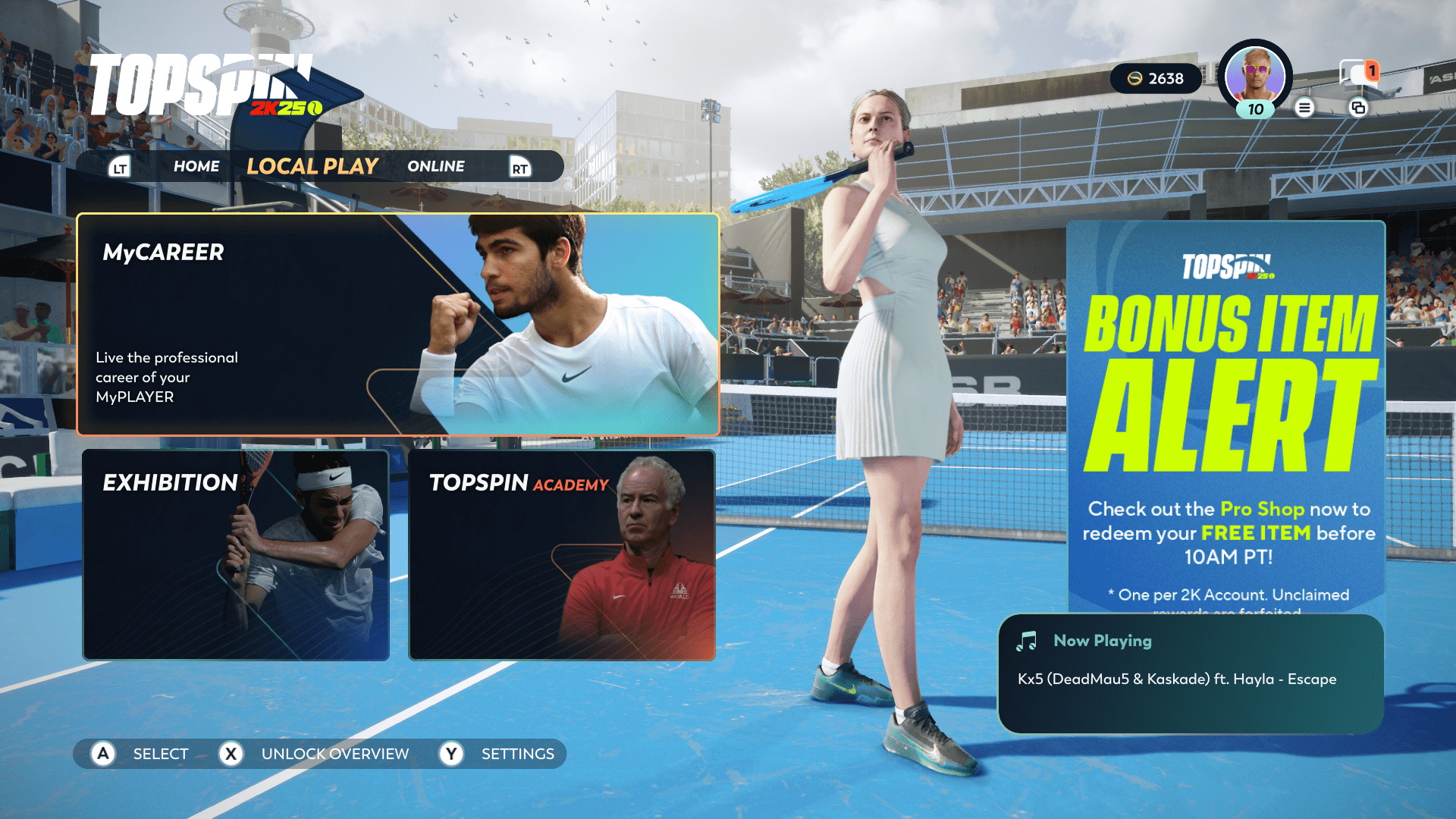Open the ONLINE tab
The height and width of the screenshot is (819, 1456).
[x=435, y=166]
